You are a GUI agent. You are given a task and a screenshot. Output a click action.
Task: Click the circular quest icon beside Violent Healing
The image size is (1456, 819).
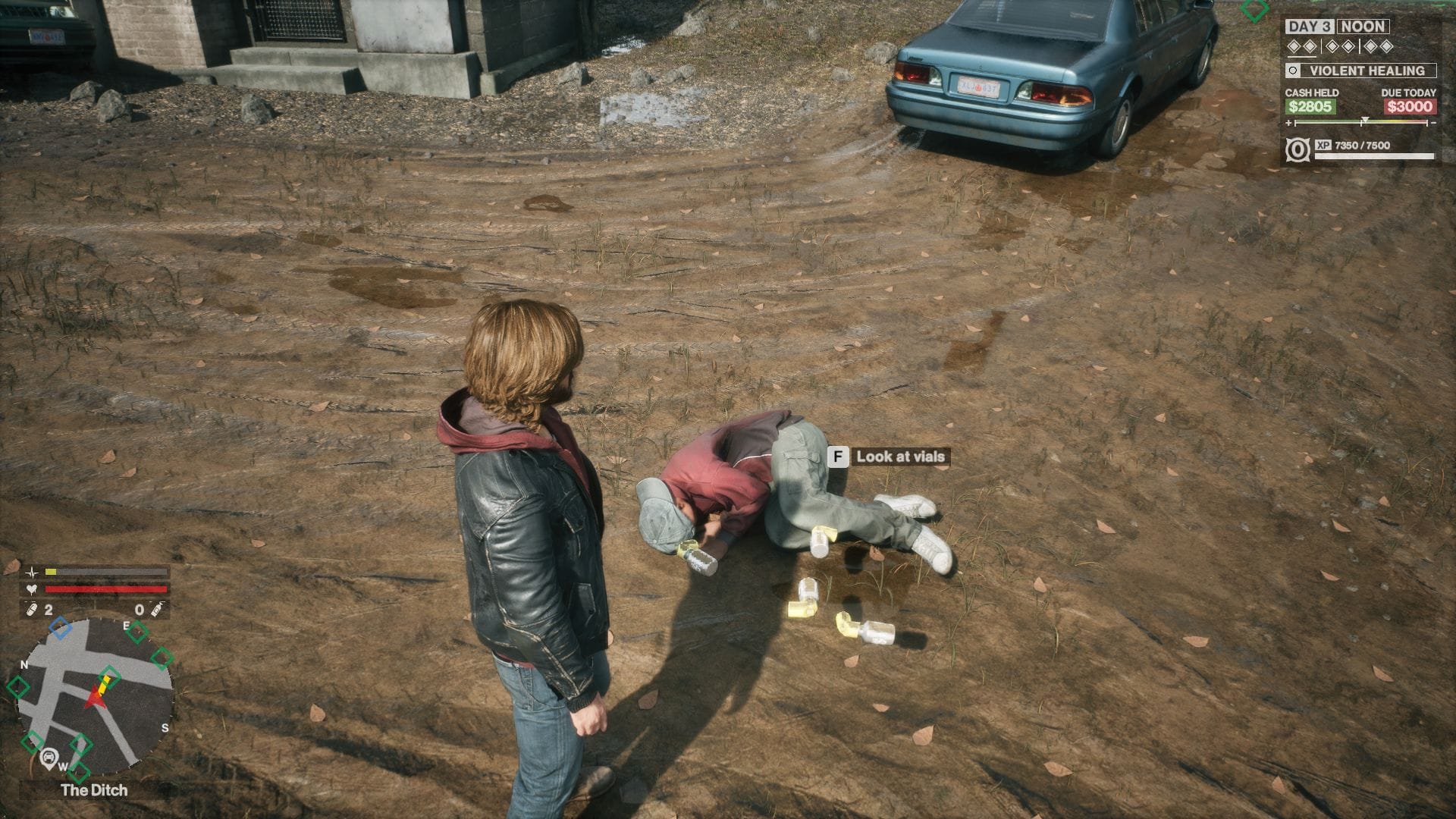coord(1293,71)
